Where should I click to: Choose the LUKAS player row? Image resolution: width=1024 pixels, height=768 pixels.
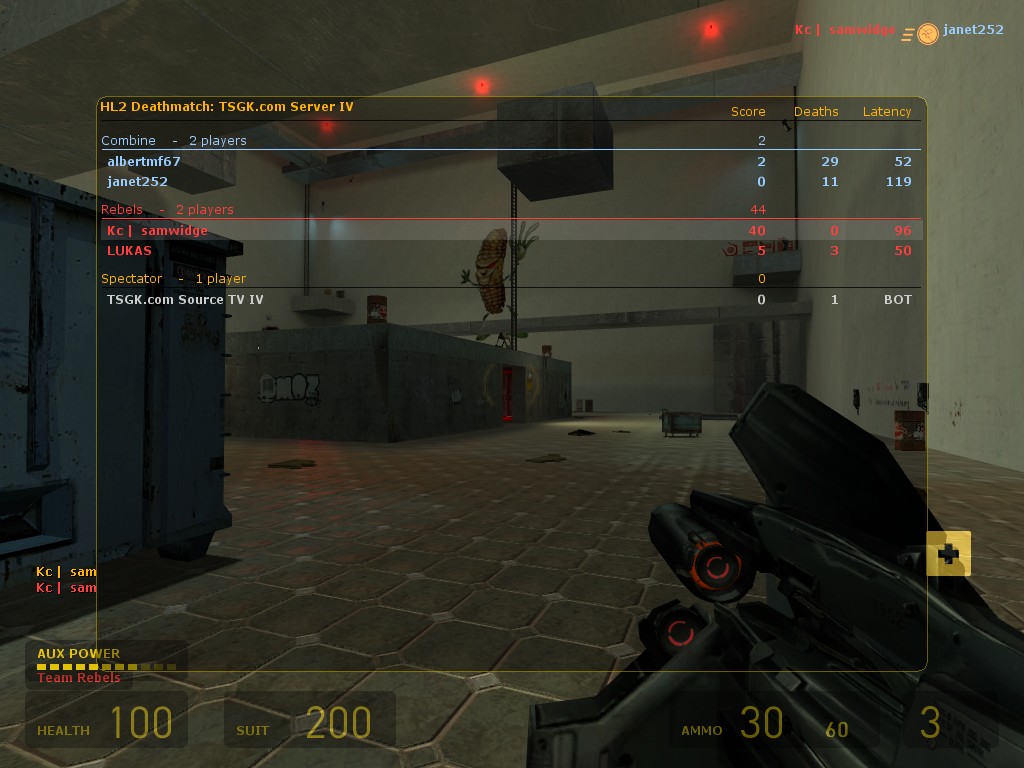pos(130,250)
